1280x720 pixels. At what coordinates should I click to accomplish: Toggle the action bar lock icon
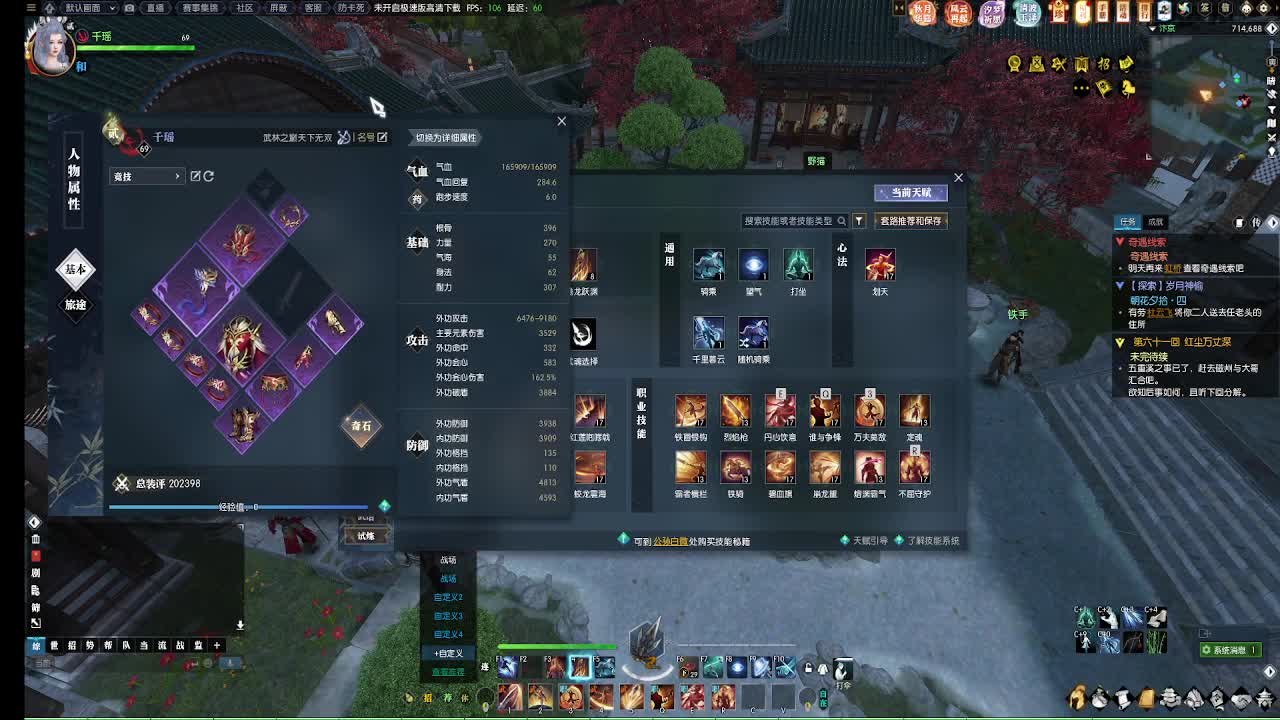tap(808, 668)
